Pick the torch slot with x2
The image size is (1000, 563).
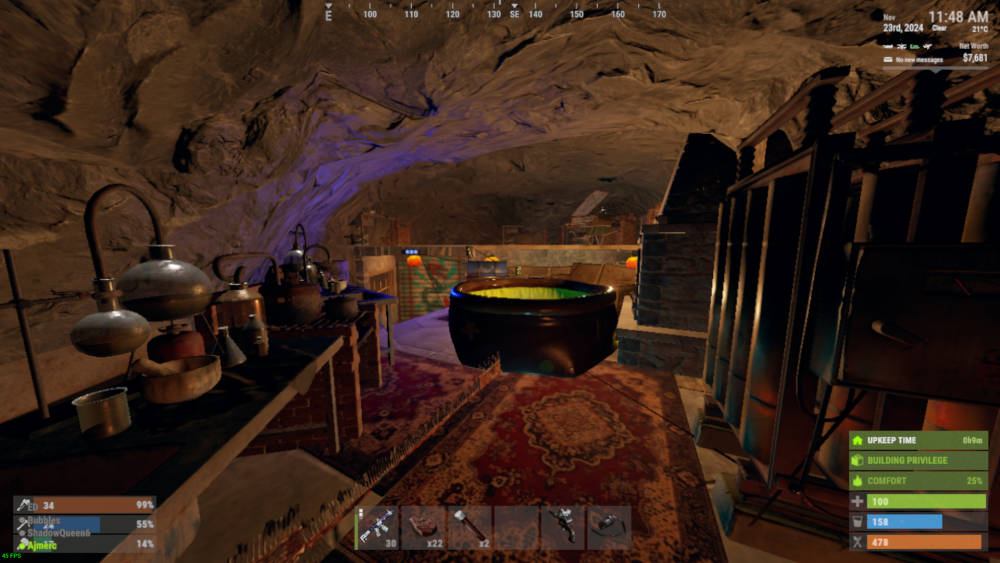(470, 526)
